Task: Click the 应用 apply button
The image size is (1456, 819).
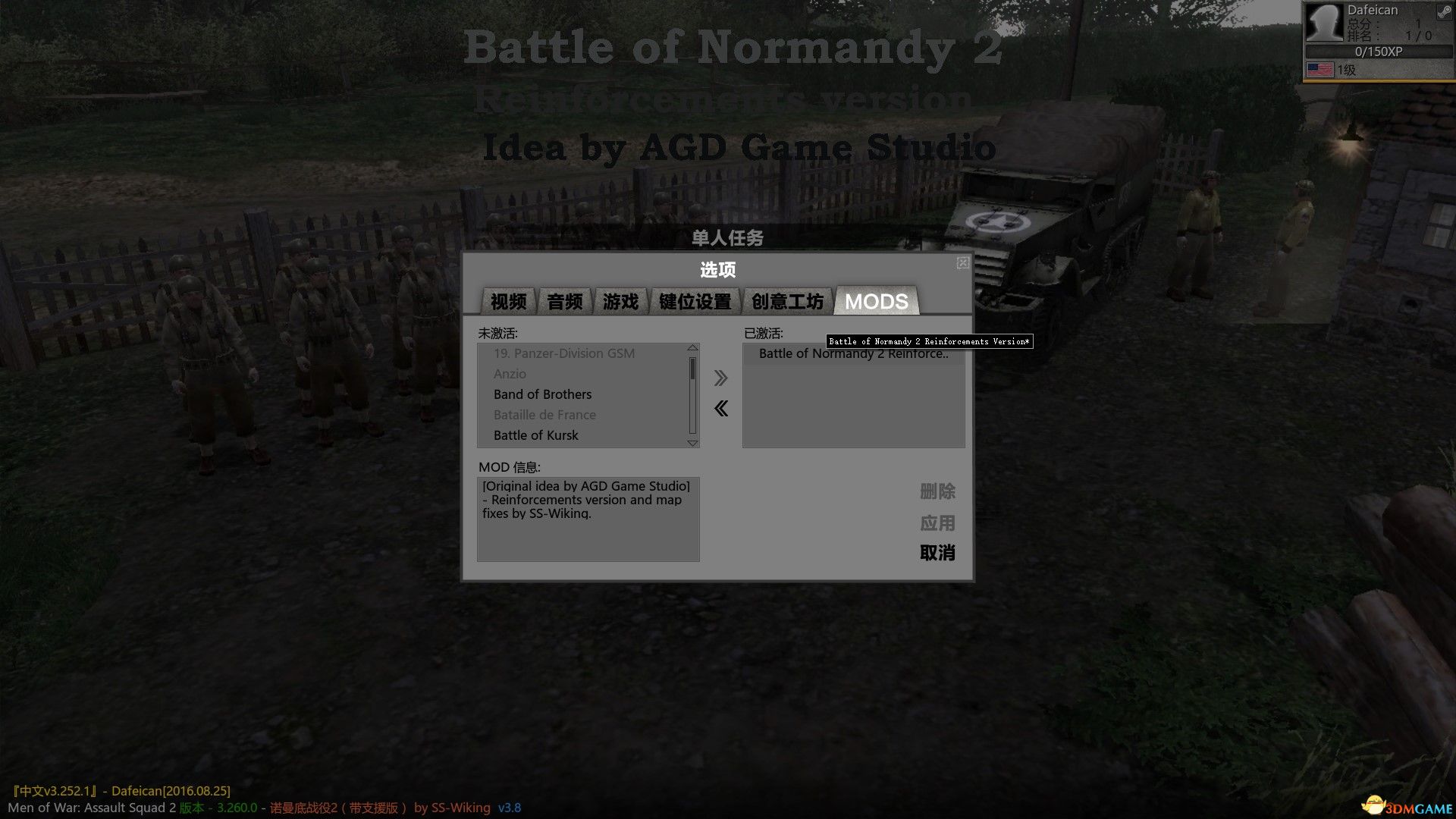Action: (x=937, y=523)
